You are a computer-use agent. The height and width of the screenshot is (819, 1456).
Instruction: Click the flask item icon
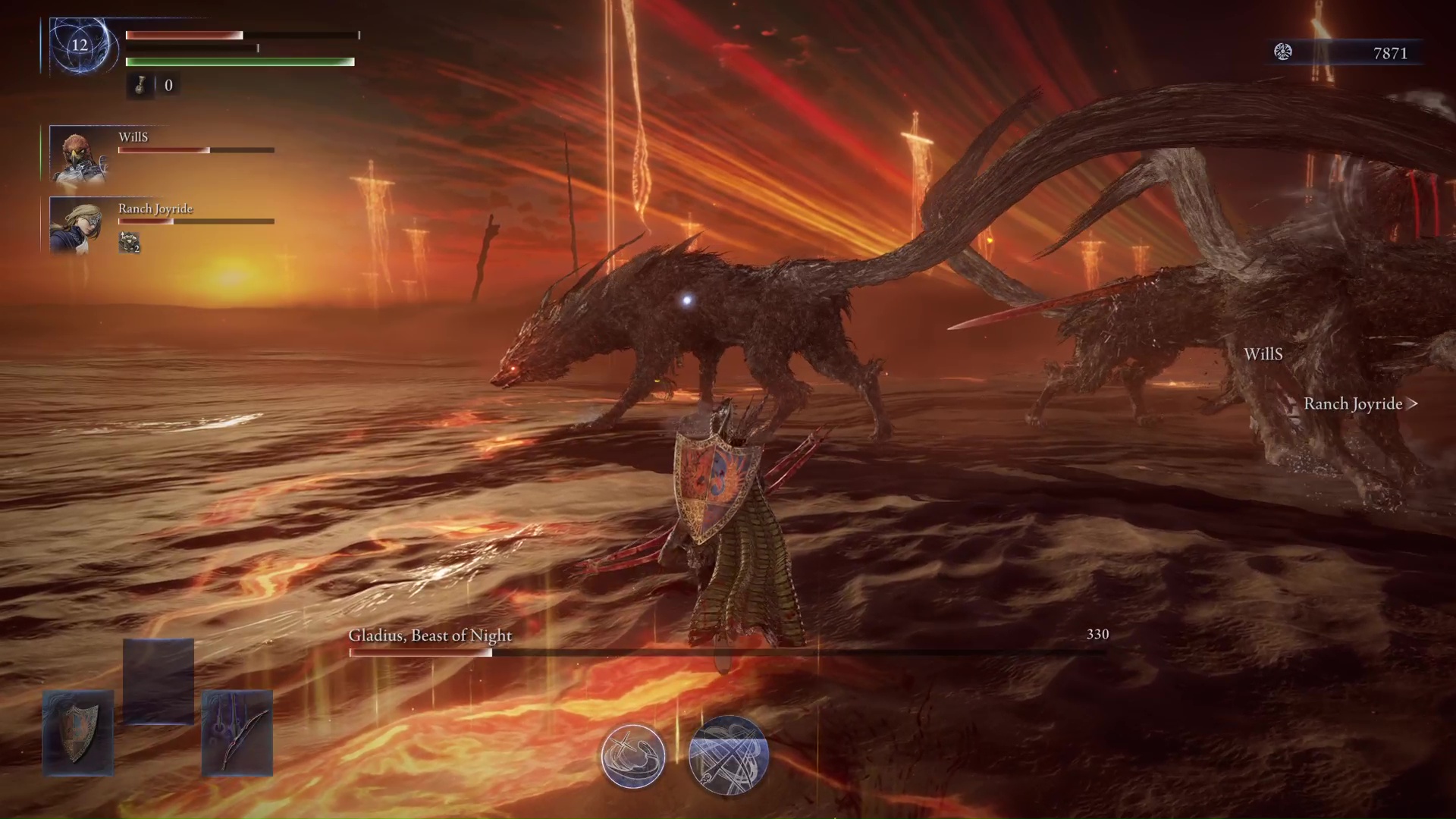tap(140, 86)
